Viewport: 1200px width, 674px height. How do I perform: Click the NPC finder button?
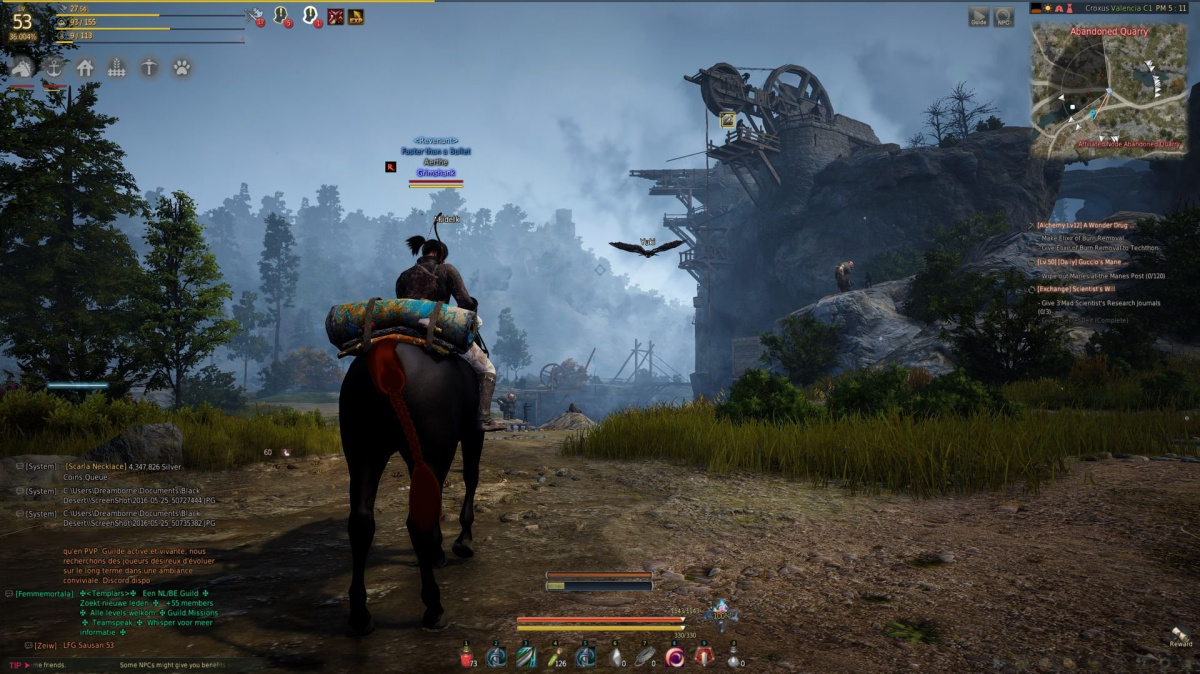[x=1003, y=17]
